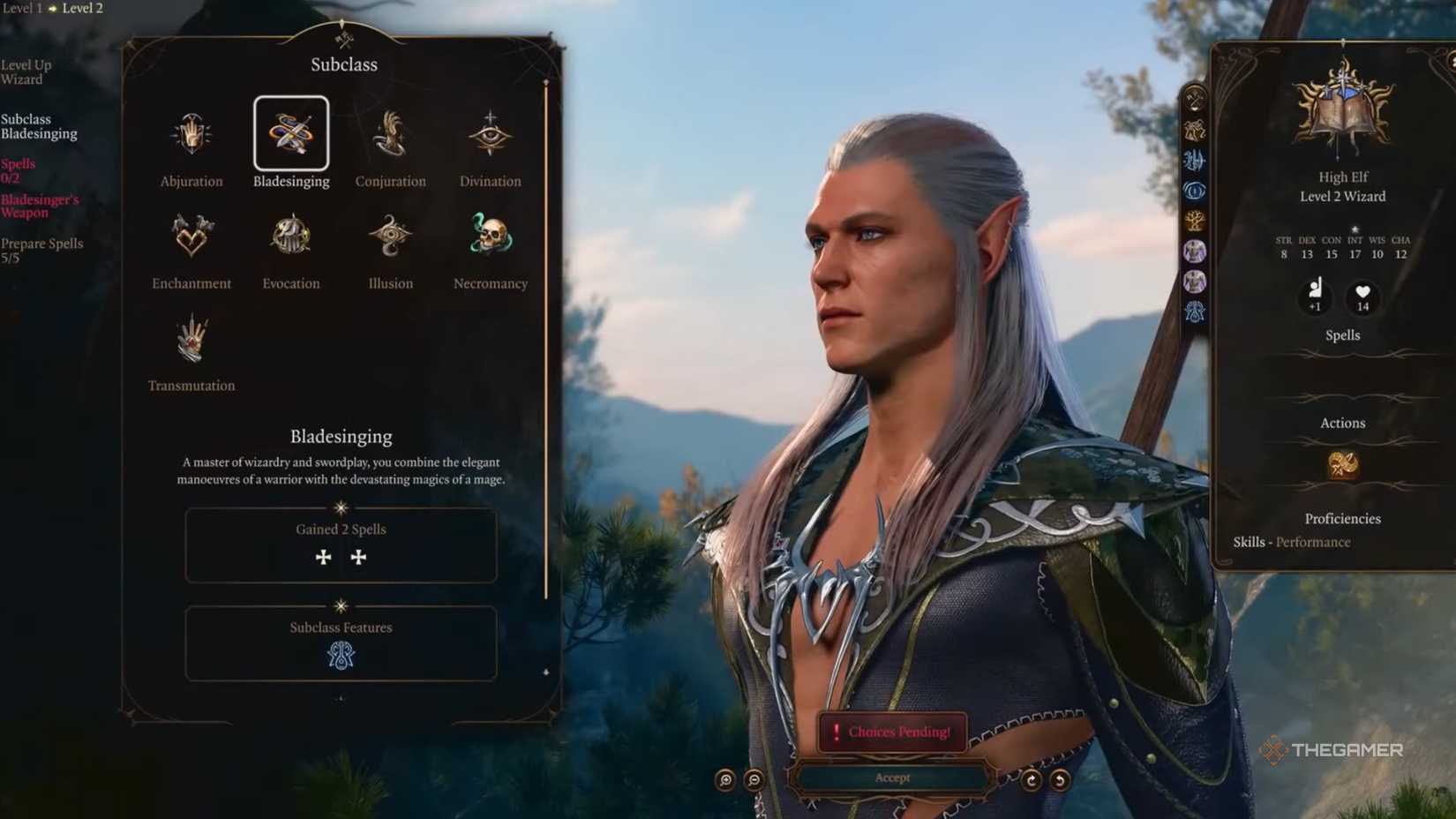Select Abjuration as your subclass
1456x819 pixels.
191,134
